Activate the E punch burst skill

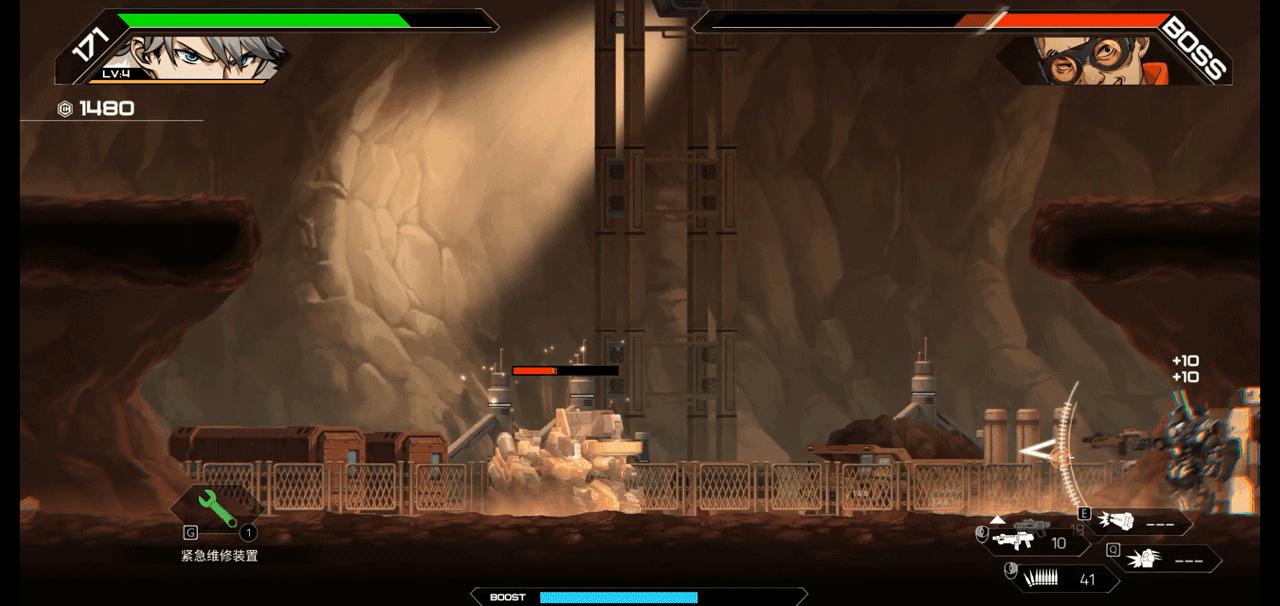tap(1138, 522)
